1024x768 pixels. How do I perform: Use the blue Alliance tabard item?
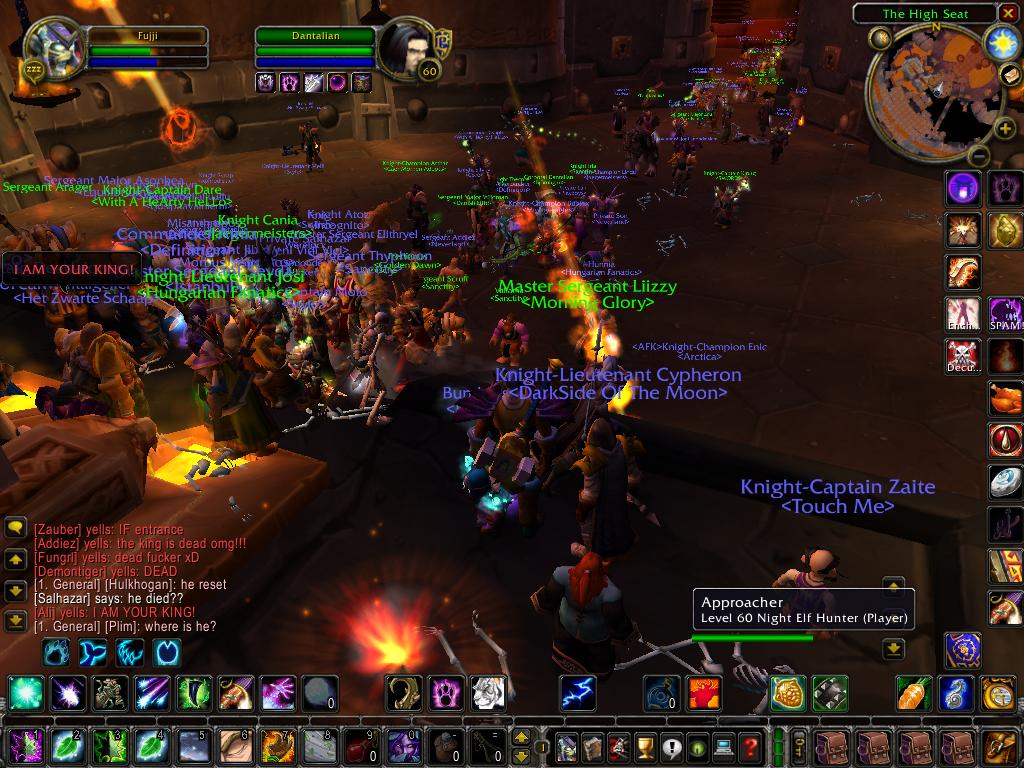[x=963, y=650]
